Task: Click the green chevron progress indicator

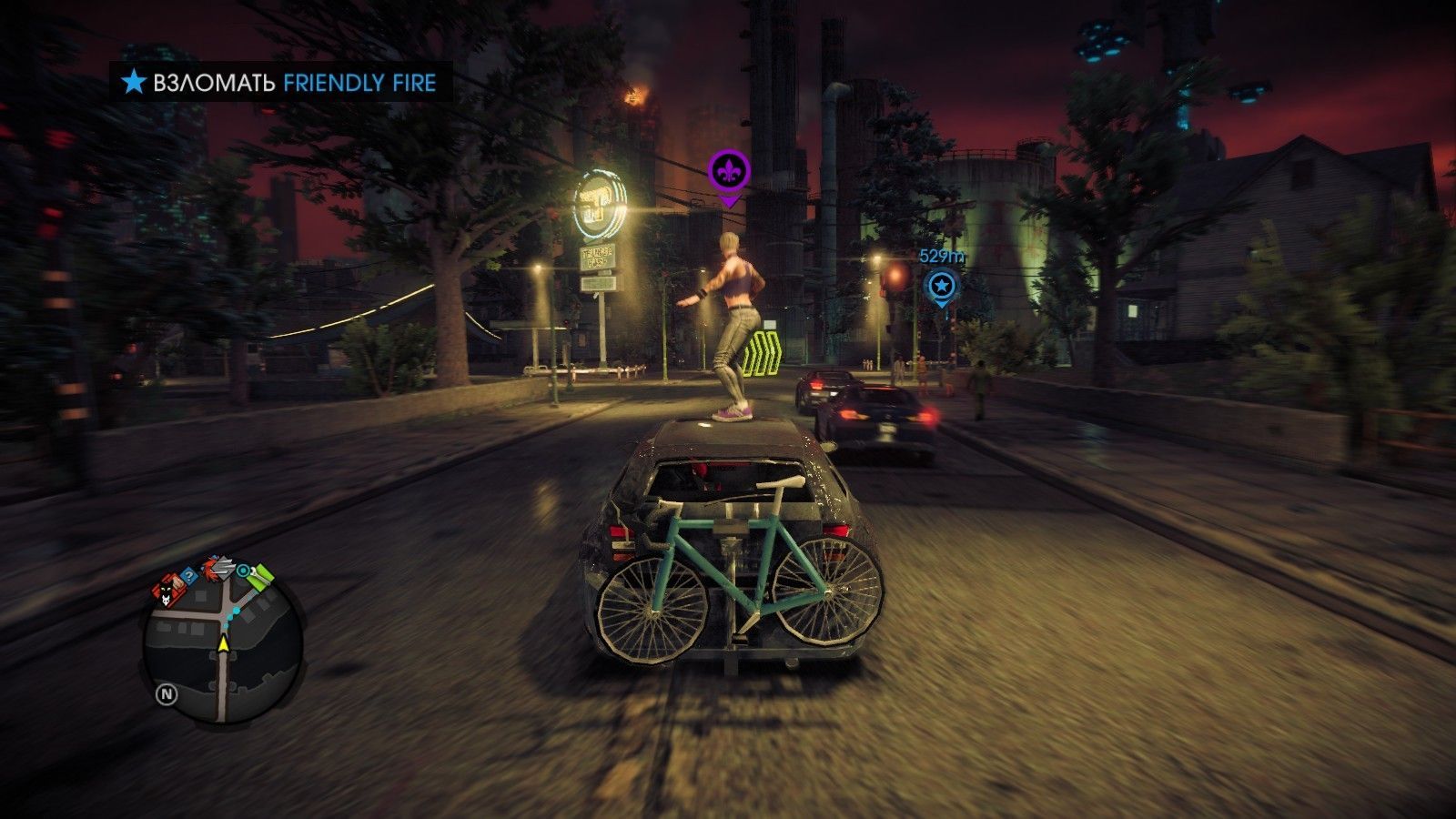Action: point(764,355)
